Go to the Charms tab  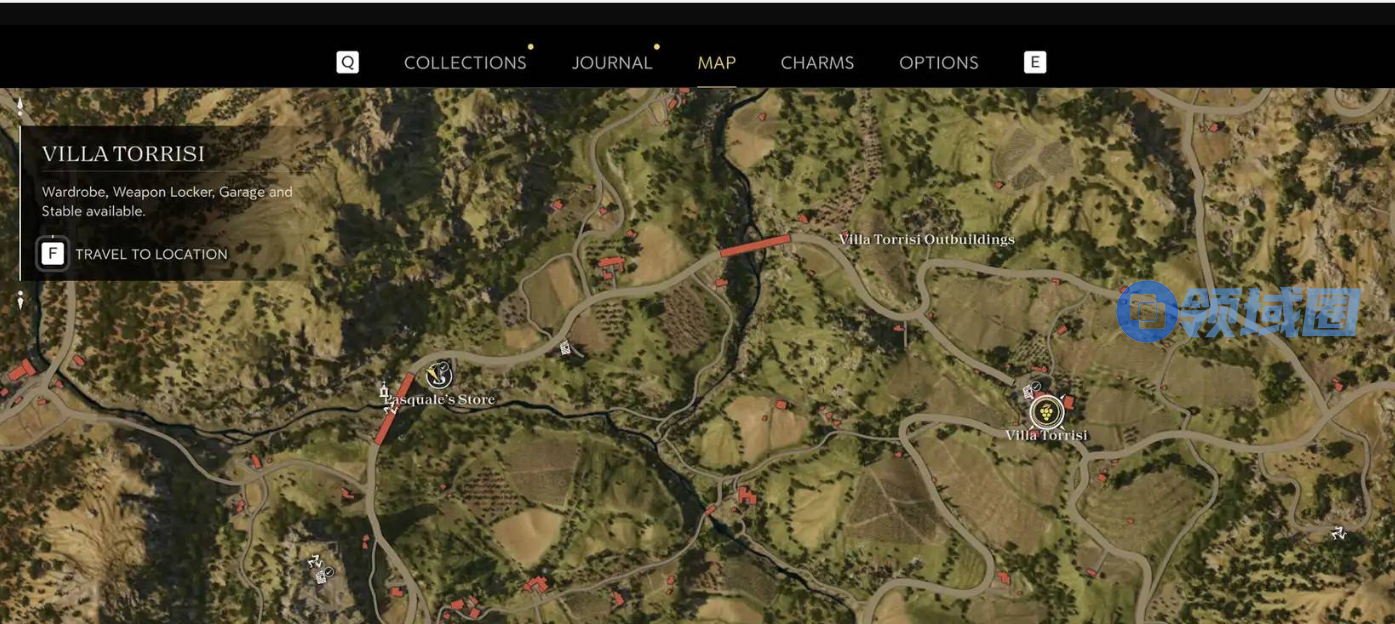(817, 62)
